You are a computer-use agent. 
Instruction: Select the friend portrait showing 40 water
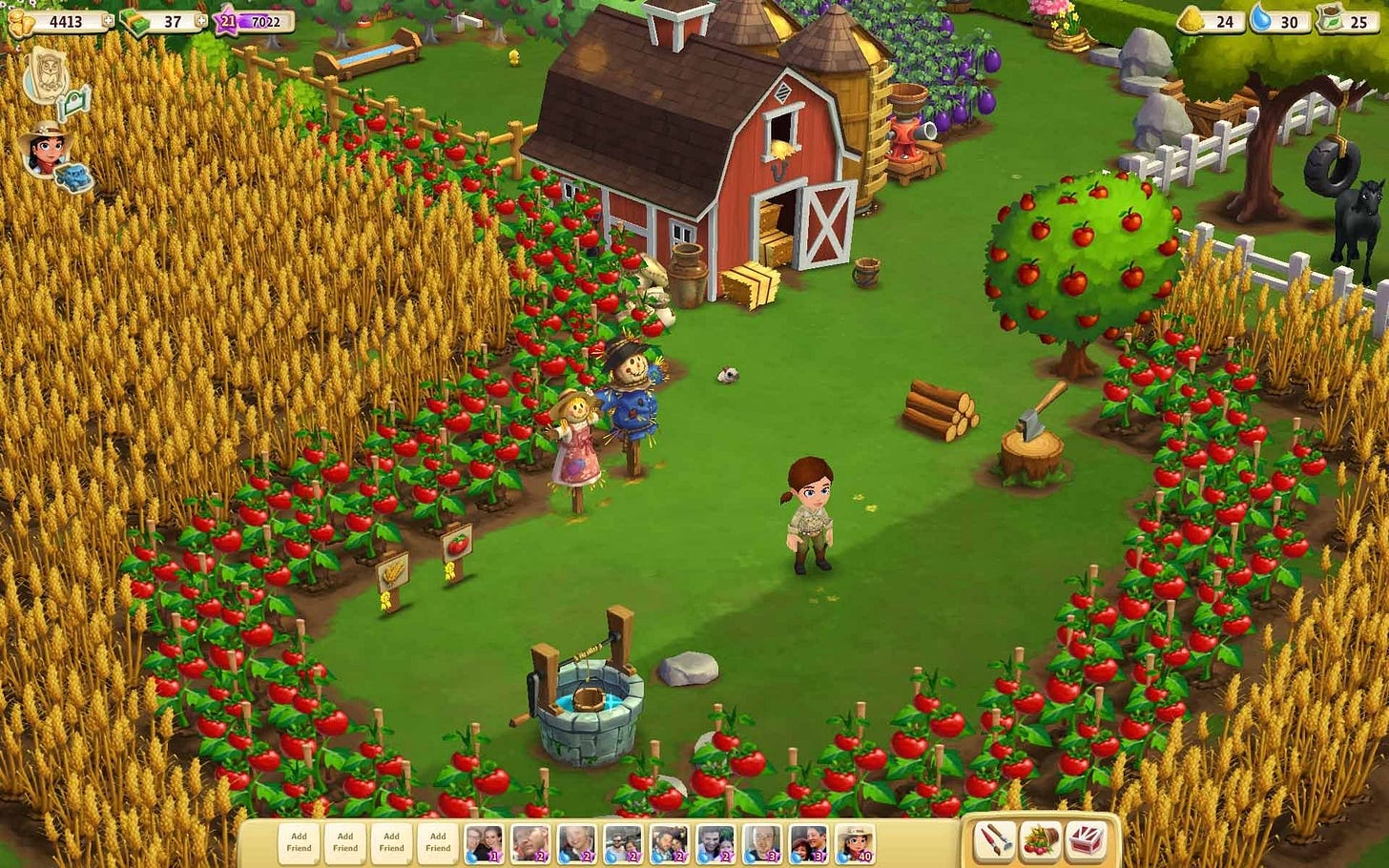pyautogui.click(x=857, y=843)
